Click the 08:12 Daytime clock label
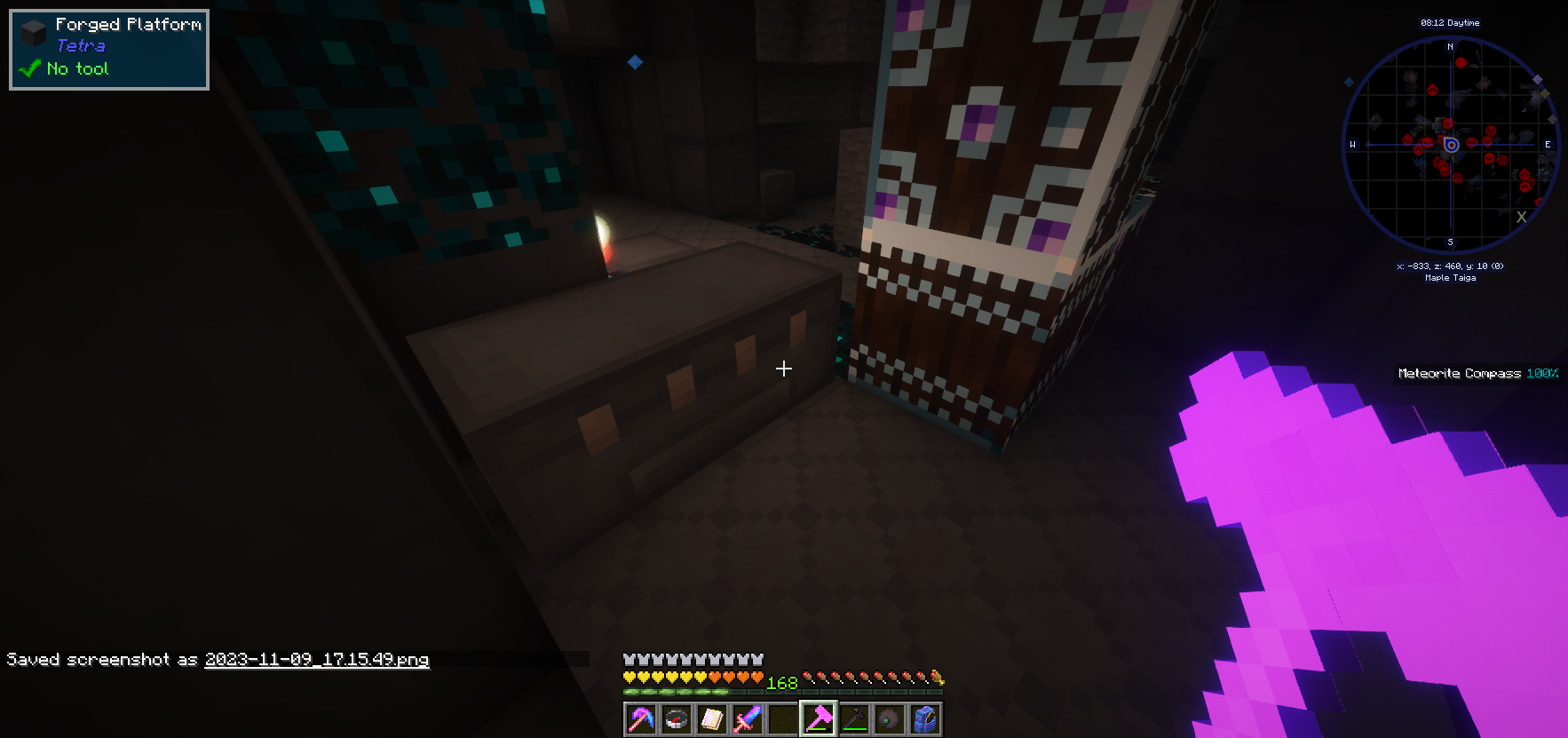This screenshot has height=738, width=1568. pyautogui.click(x=1450, y=22)
